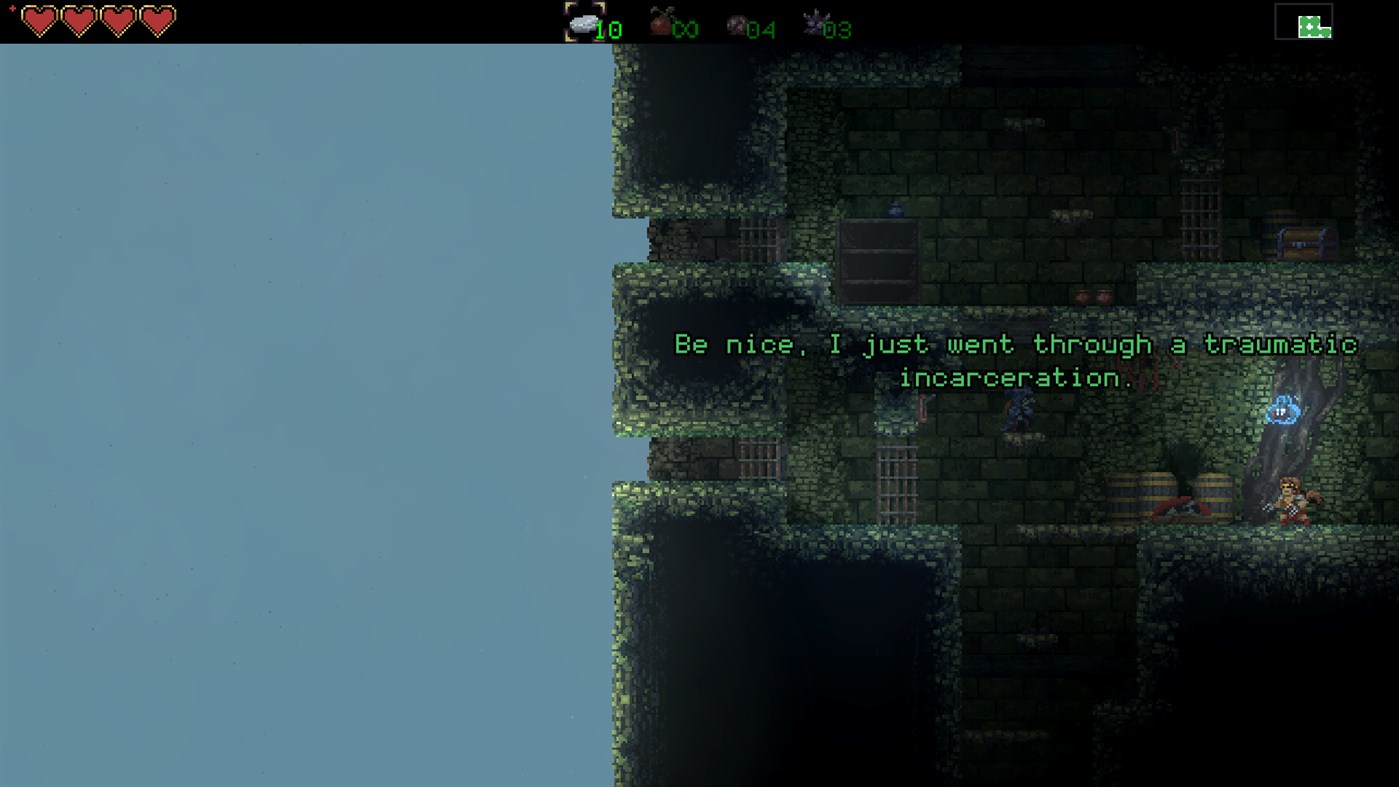Click the second heart from the left

77,20
